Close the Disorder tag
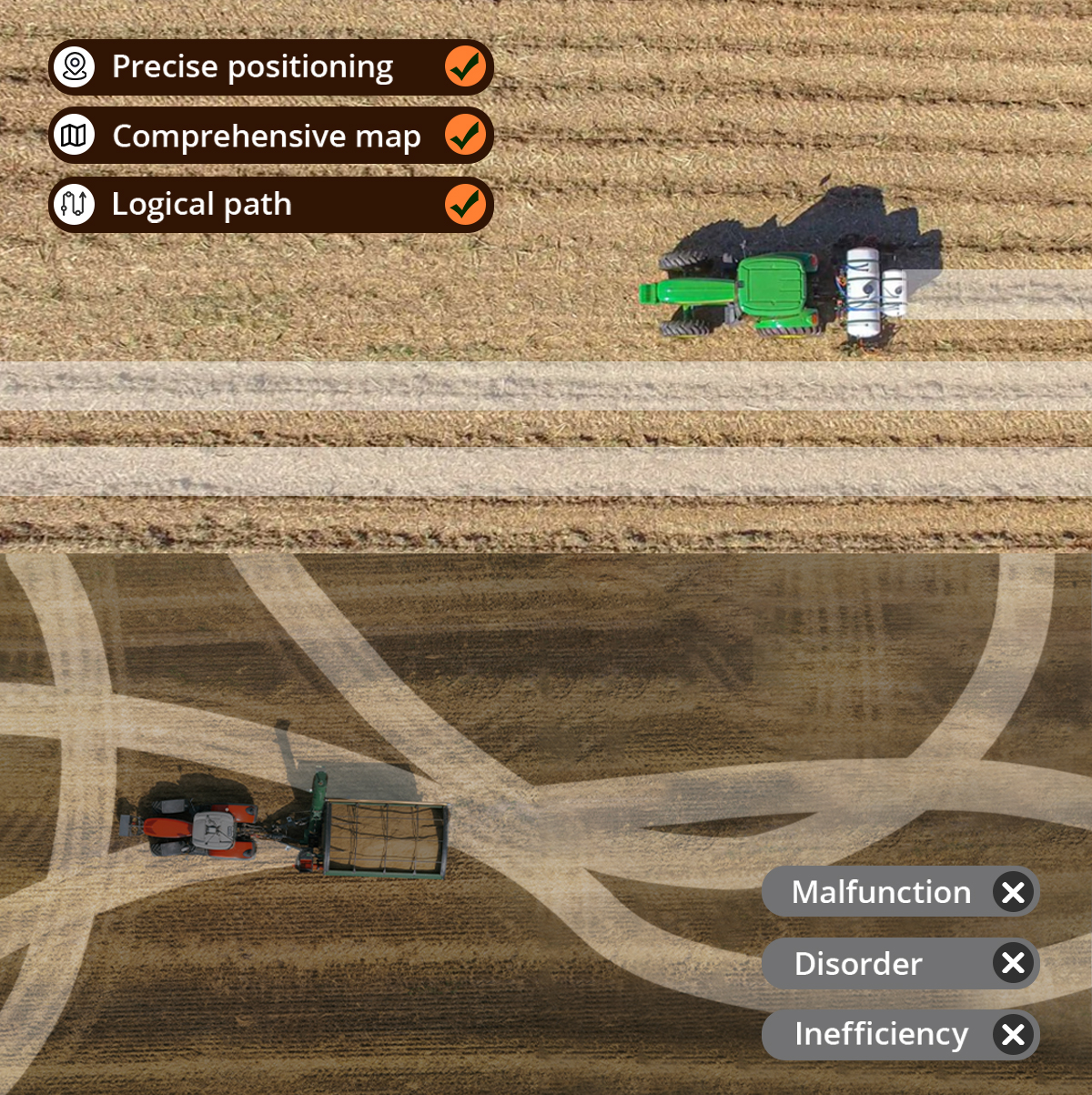The width and height of the screenshot is (1092, 1095). [1013, 963]
